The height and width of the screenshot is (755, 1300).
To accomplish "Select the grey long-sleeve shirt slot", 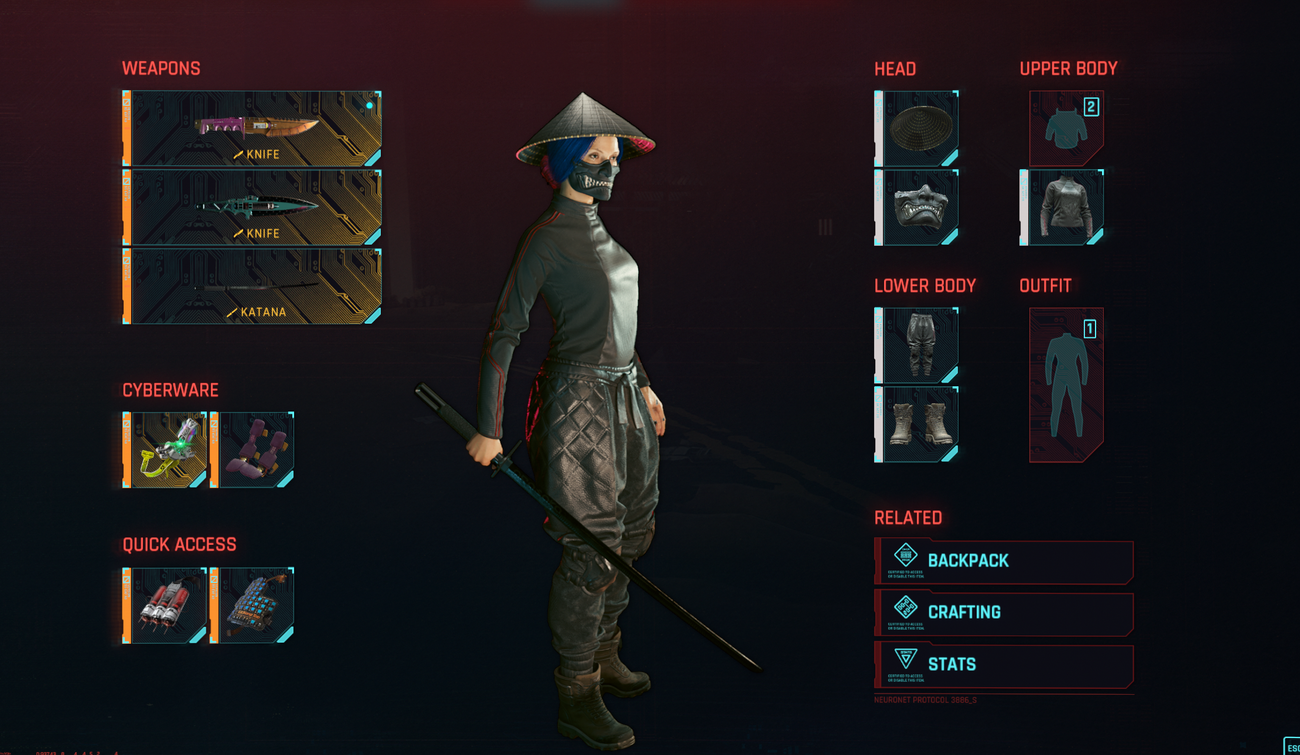I will (1063, 207).
